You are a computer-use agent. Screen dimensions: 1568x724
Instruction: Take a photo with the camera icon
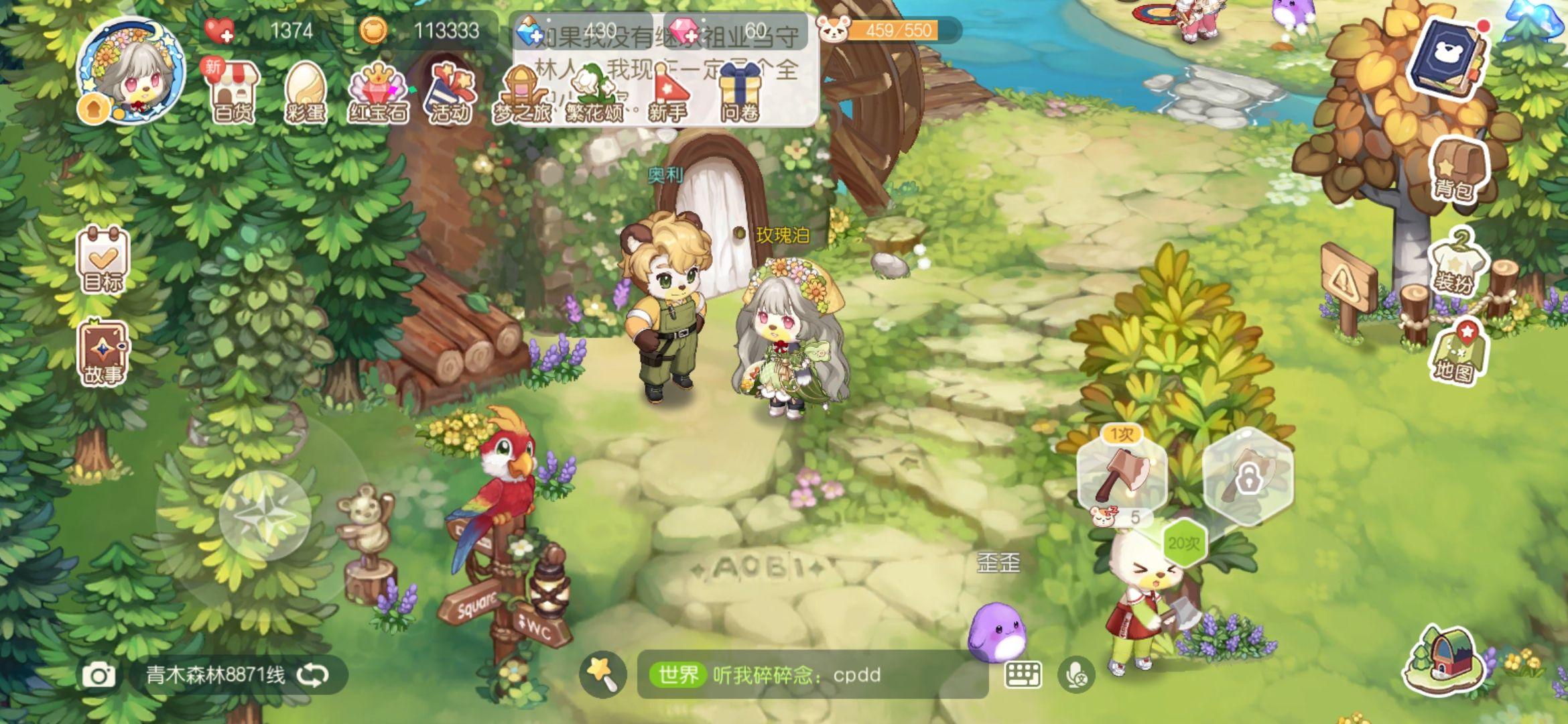(99, 675)
